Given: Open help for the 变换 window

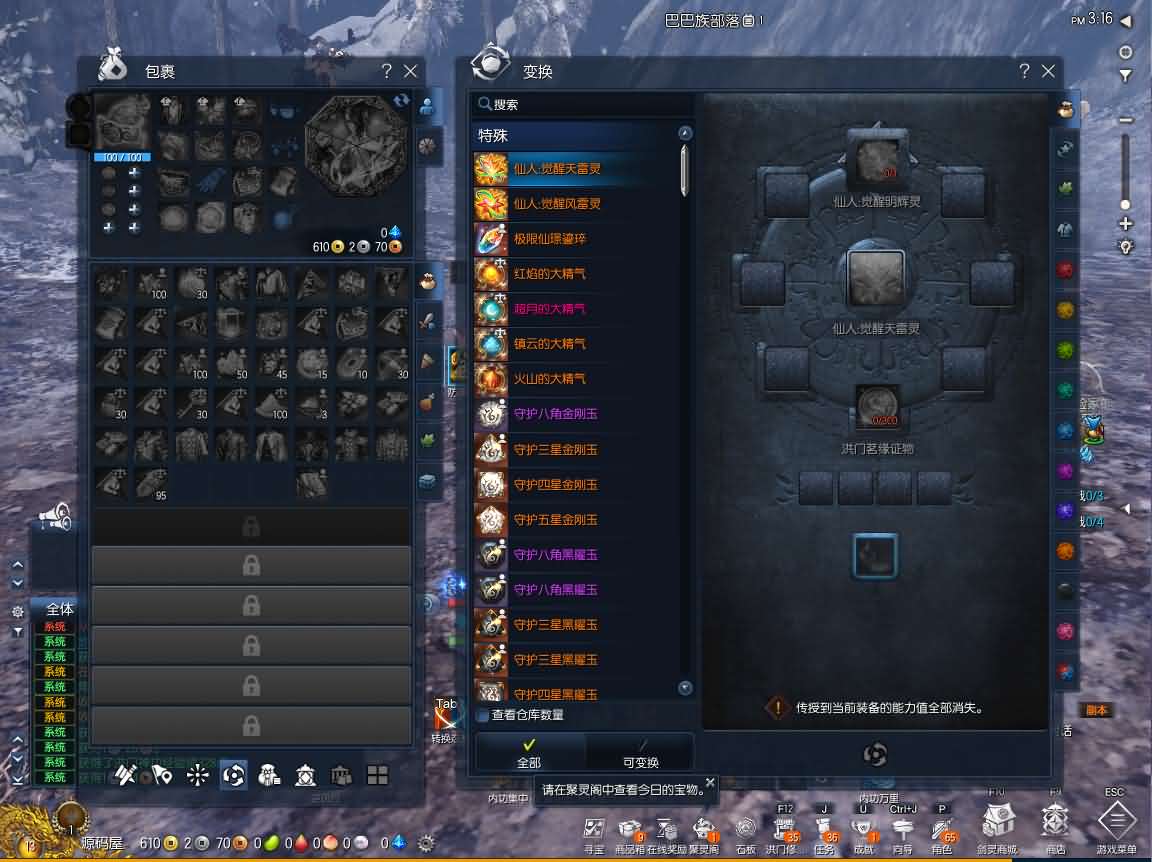Looking at the screenshot, I should point(1024,71).
